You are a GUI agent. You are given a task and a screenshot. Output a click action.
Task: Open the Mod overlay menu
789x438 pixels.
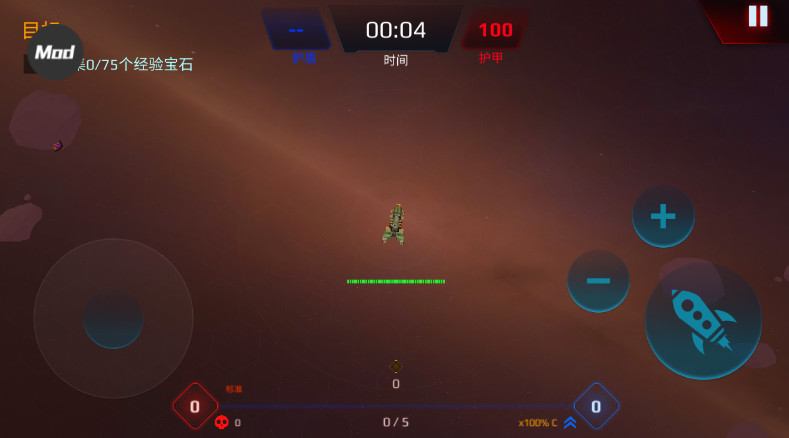(x=55, y=52)
